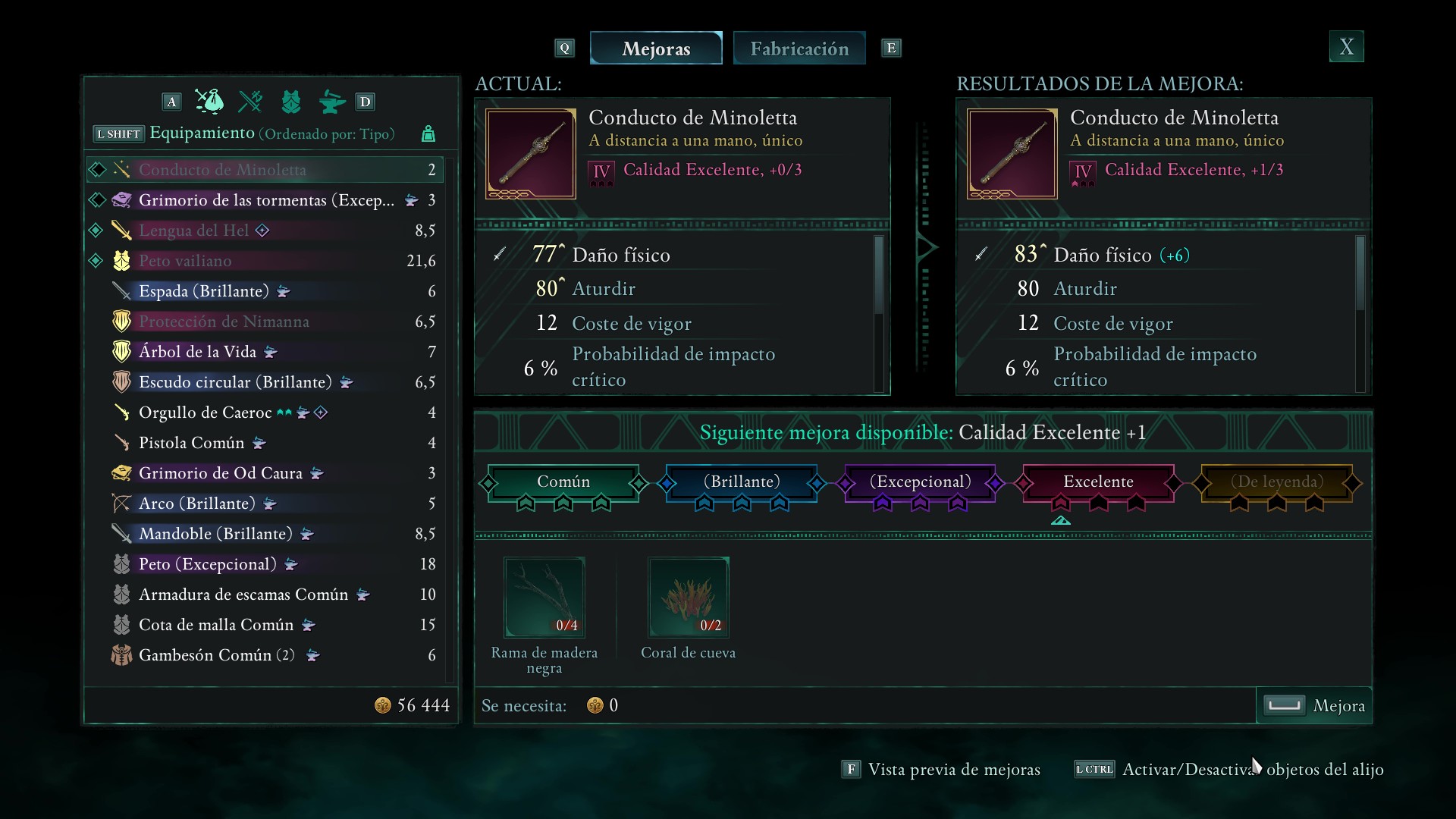
Task: Select Pistola Común in equipment list
Action: [x=191, y=443]
